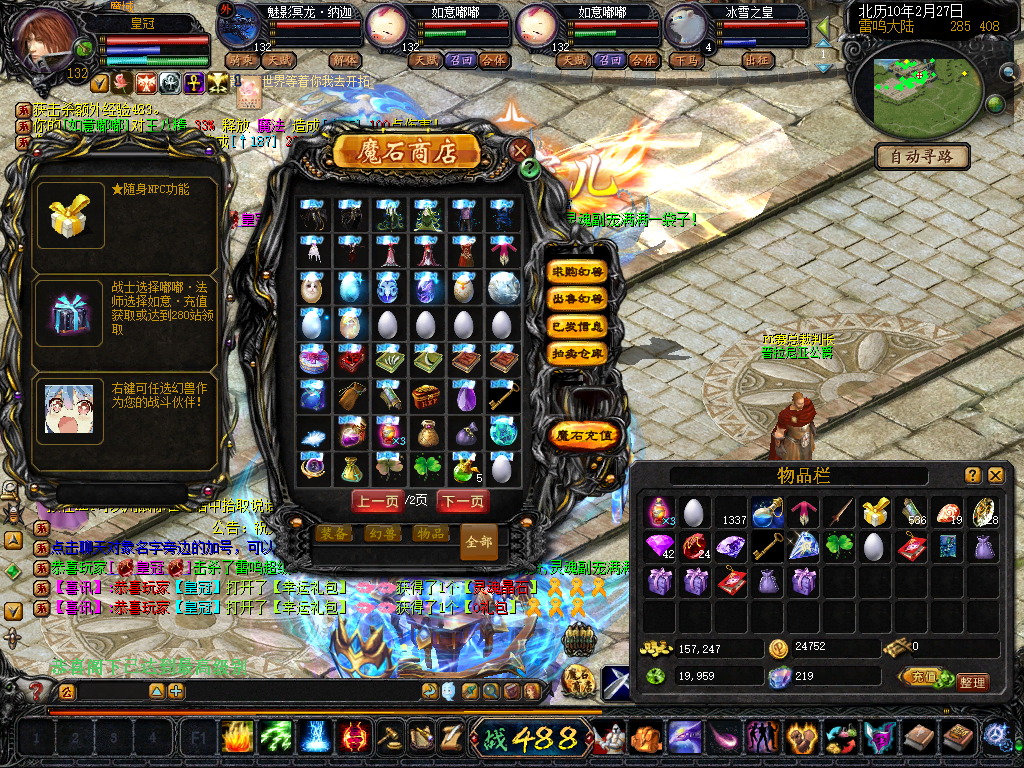Open 求购幻兽 pet buy requests
Screen dimensions: 1024x768
[x=578, y=272]
